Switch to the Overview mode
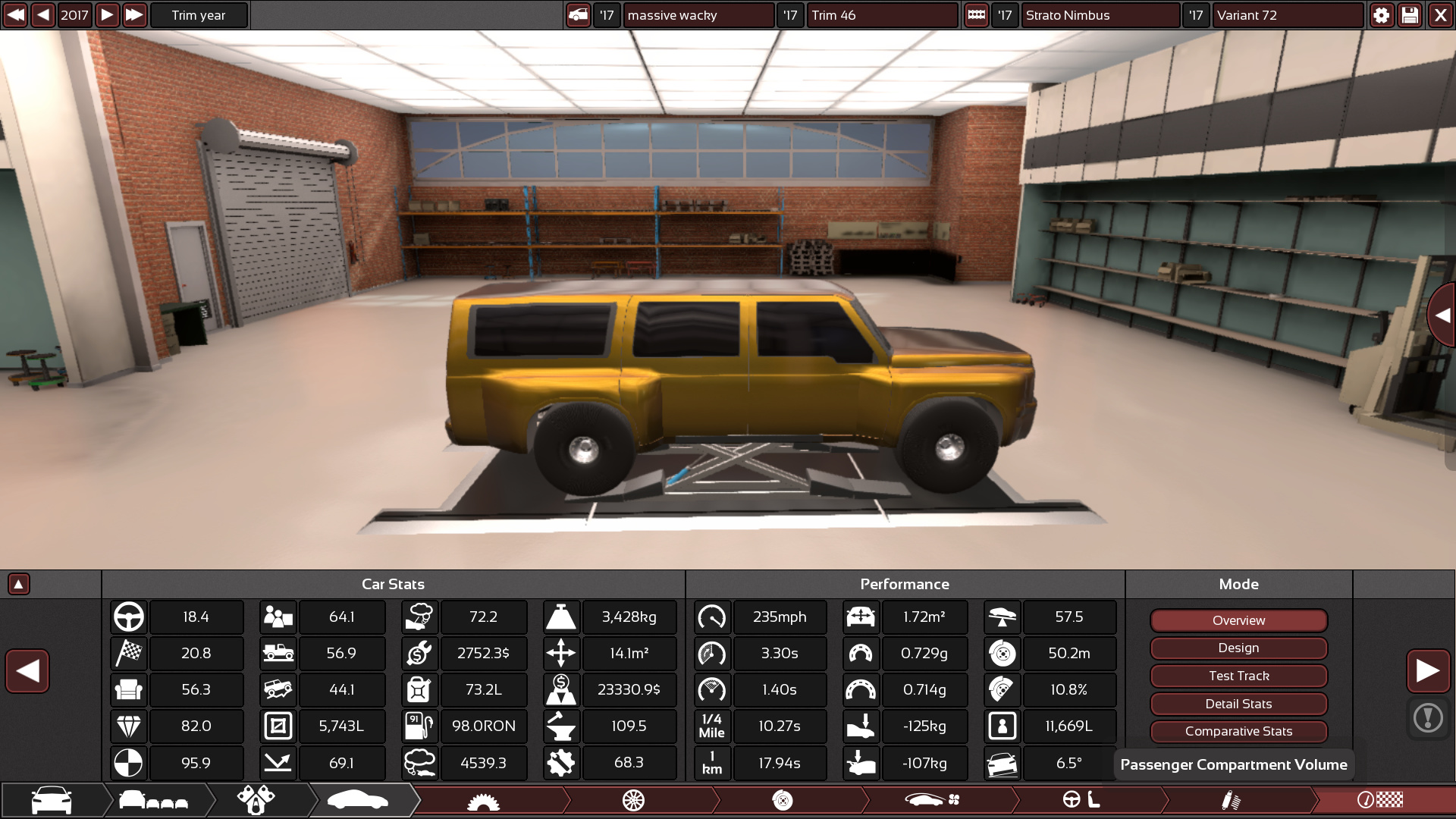The height and width of the screenshot is (819, 1456). [x=1238, y=620]
